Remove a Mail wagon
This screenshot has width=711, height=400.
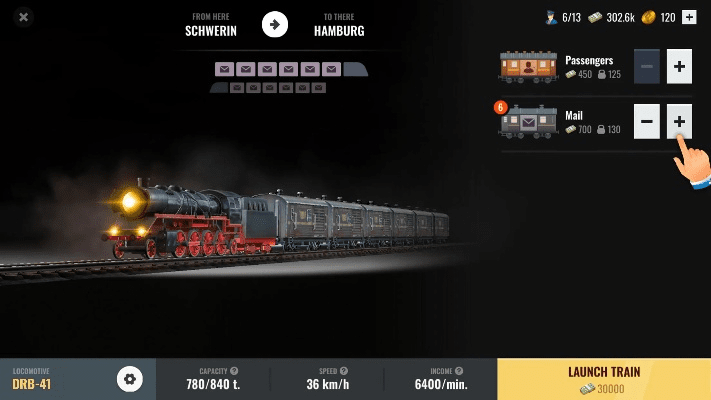click(x=647, y=122)
